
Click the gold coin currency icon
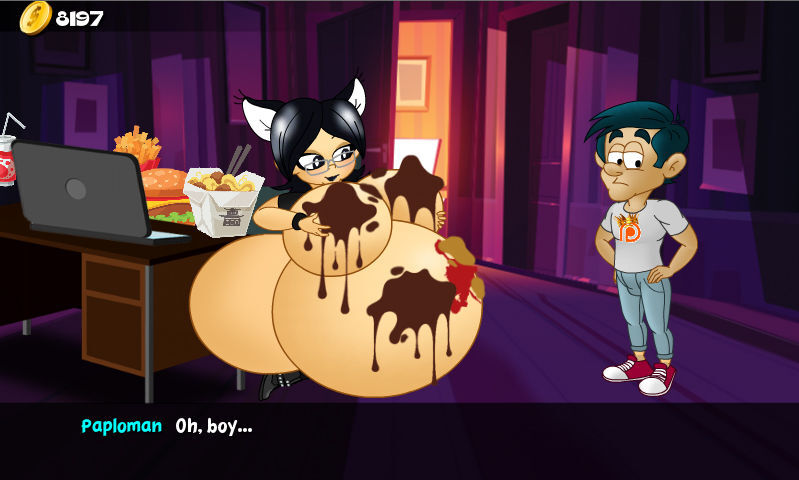(x=35, y=17)
